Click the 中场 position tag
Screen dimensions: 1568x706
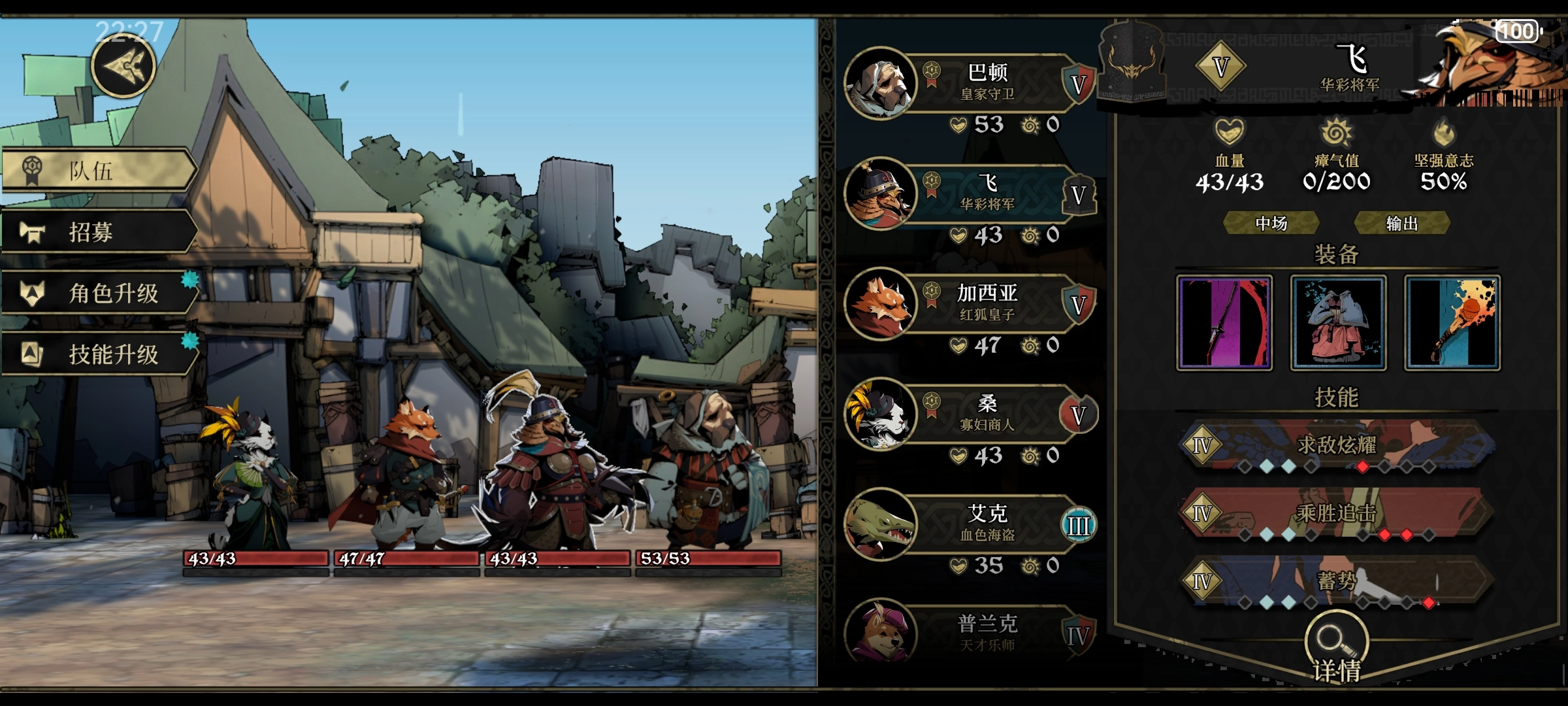[1271, 224]
